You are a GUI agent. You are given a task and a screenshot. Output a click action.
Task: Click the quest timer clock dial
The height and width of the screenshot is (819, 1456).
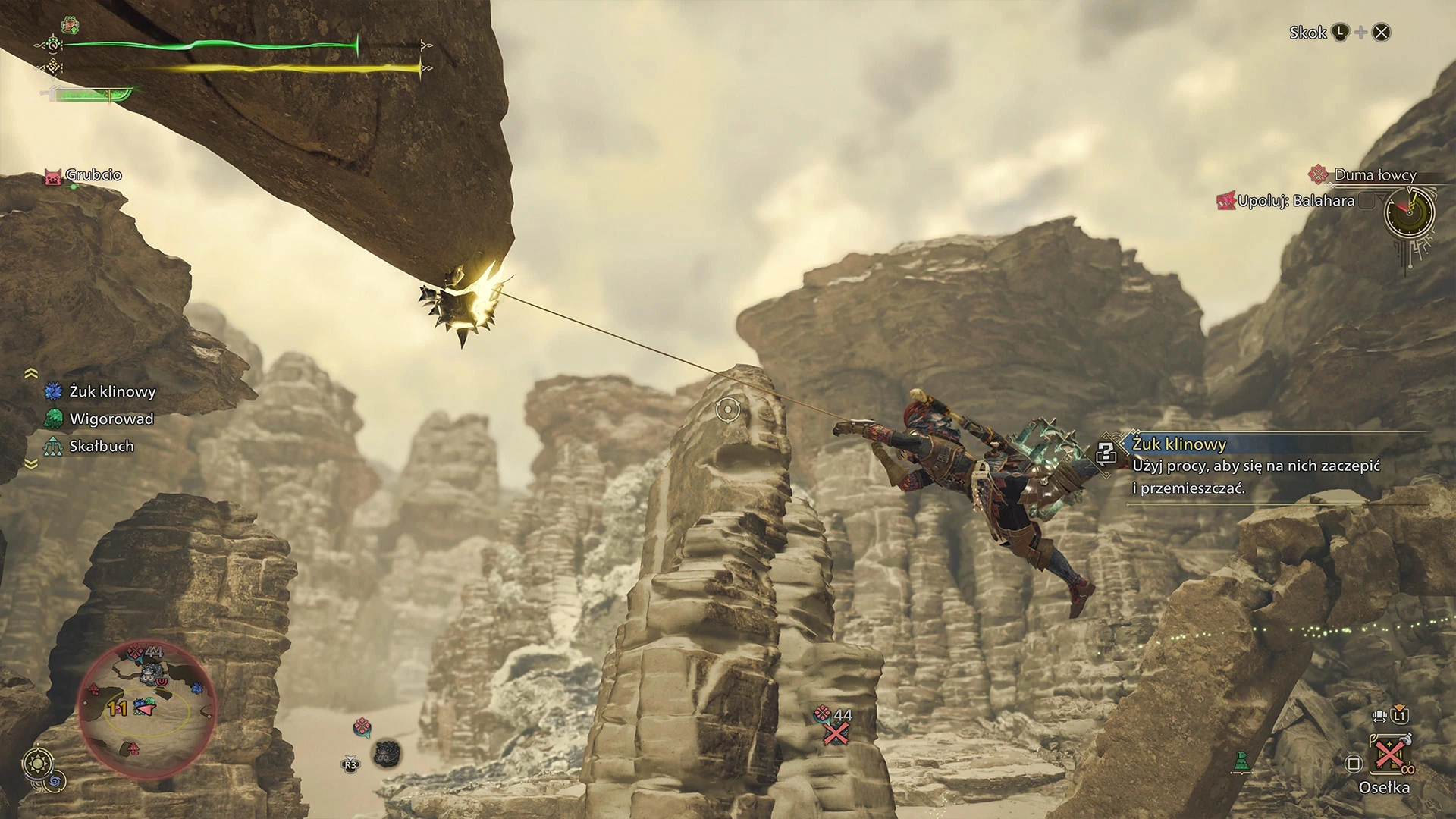1410,213
